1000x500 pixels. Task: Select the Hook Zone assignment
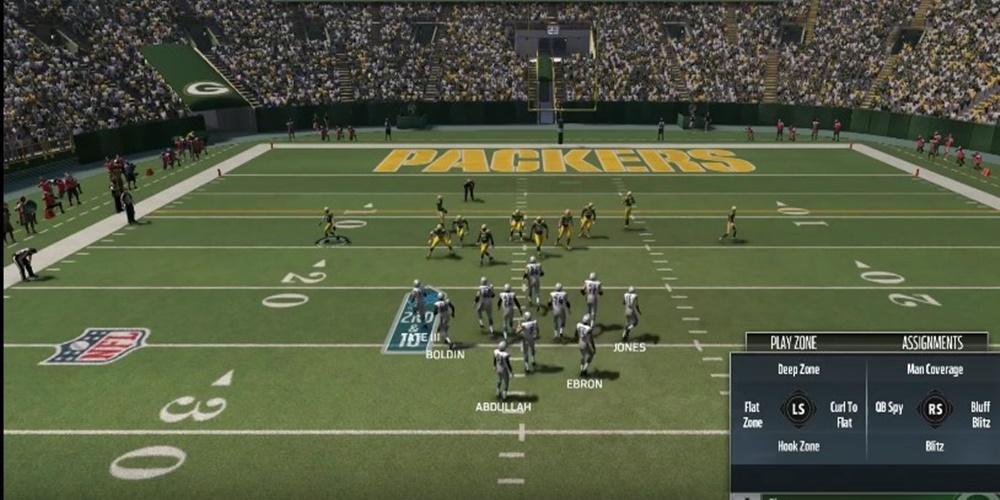[x=798, y=447]
